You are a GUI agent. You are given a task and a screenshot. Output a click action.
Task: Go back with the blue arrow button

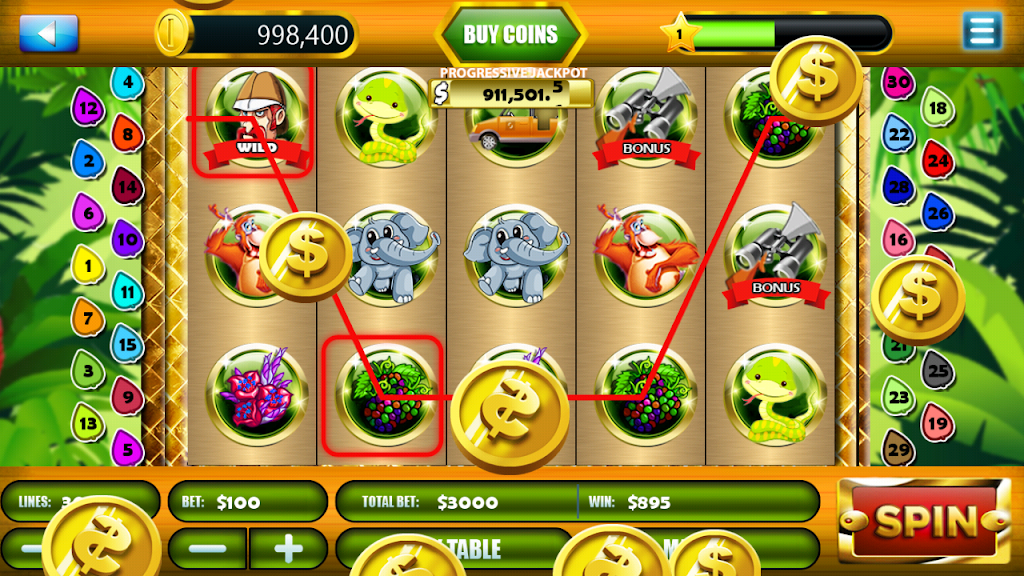48,33
